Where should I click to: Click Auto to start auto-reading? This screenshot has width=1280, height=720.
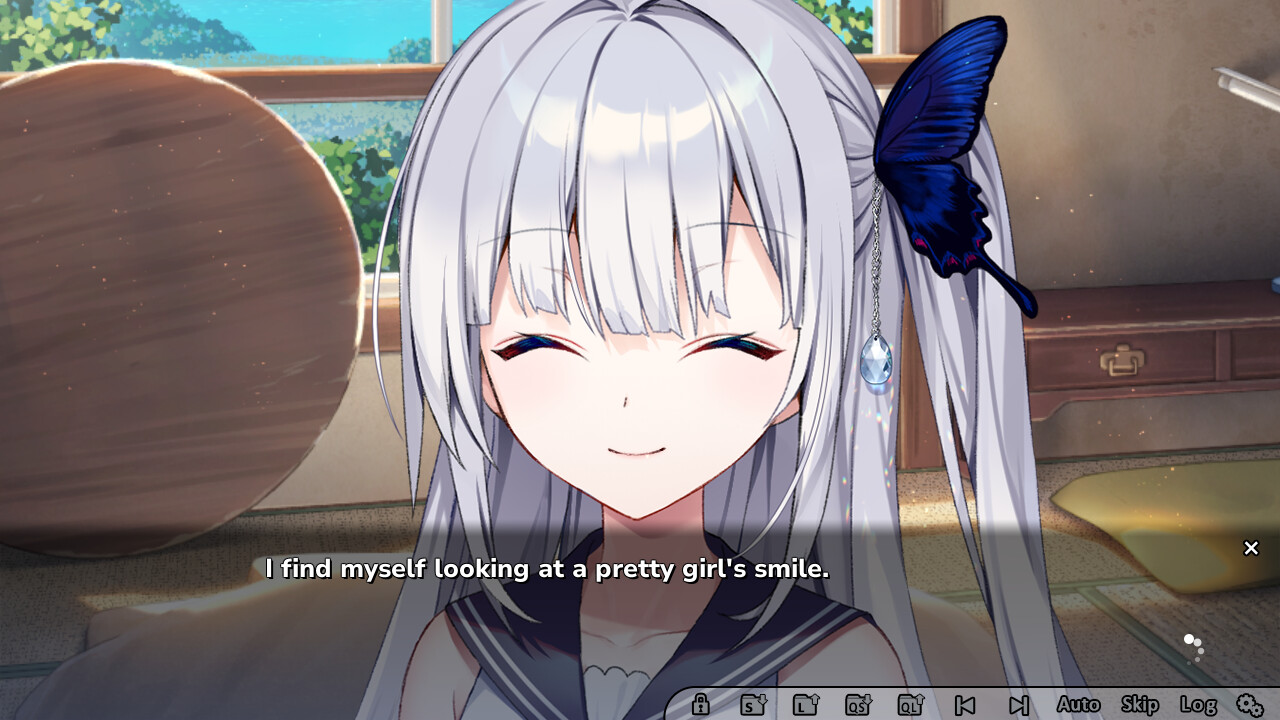pyautogui.click(x=1079, y=705)
